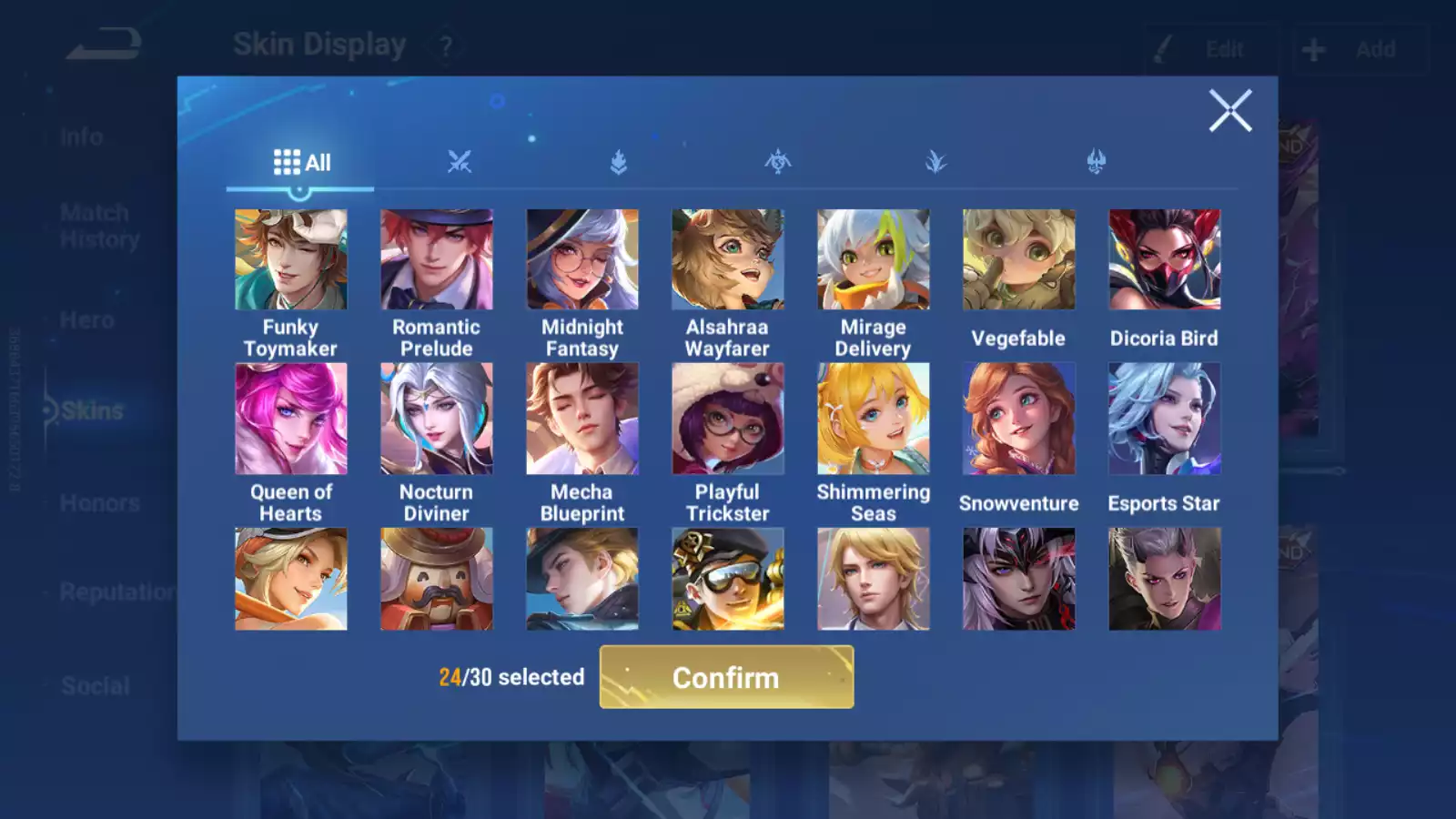Select the Snowventure skin portrait

(1018, 419)
